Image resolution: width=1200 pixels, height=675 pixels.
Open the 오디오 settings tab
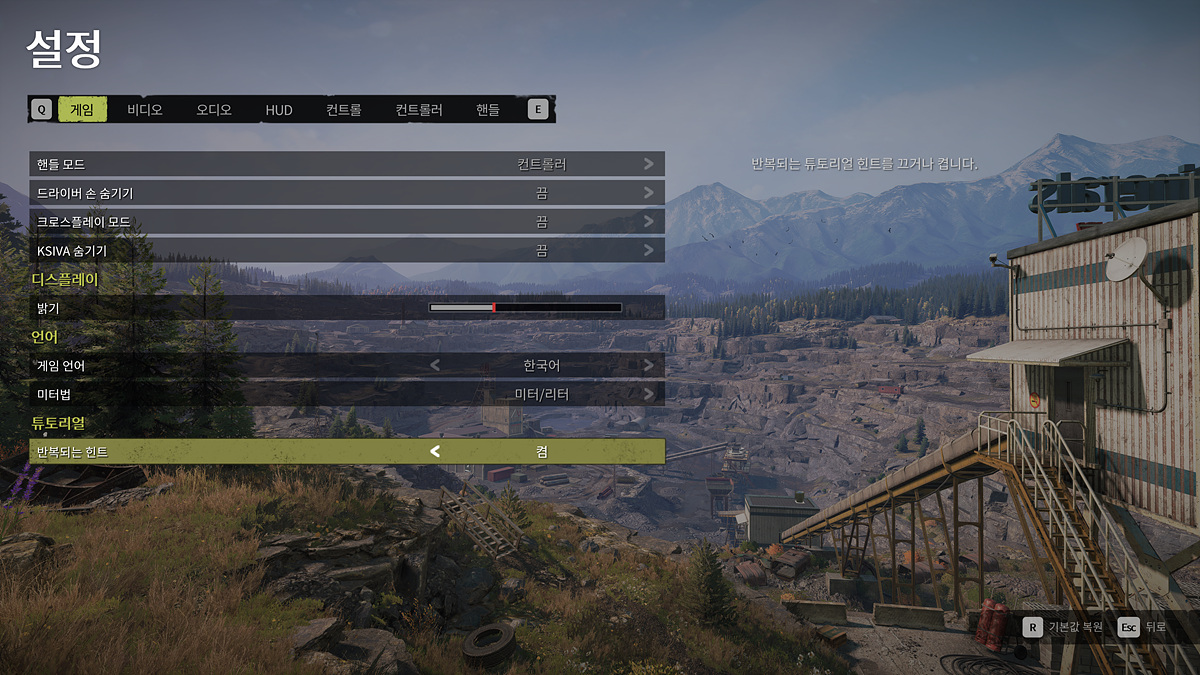pos(214,110)
